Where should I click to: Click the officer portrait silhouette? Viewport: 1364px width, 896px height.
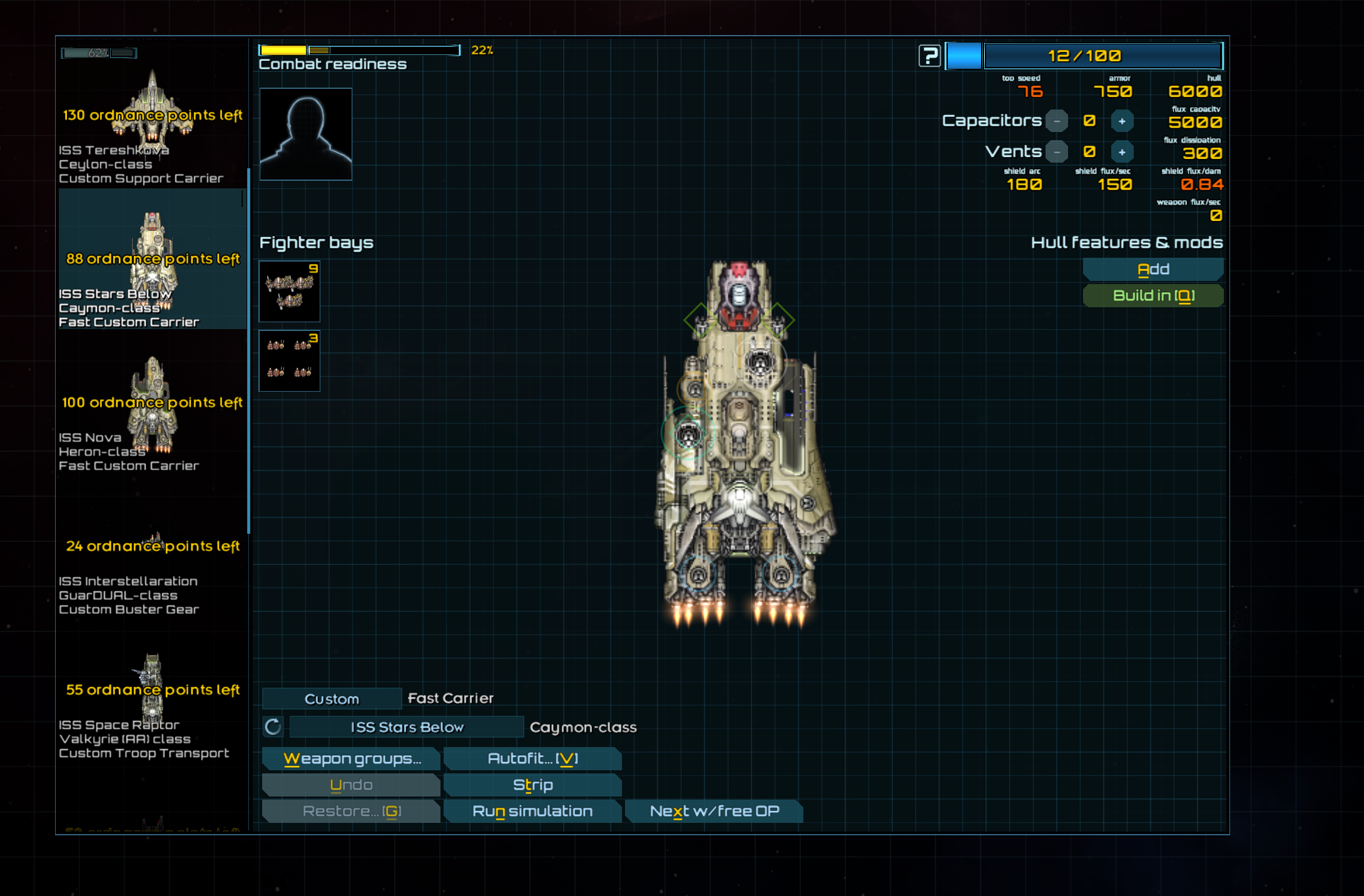point(306,134)
